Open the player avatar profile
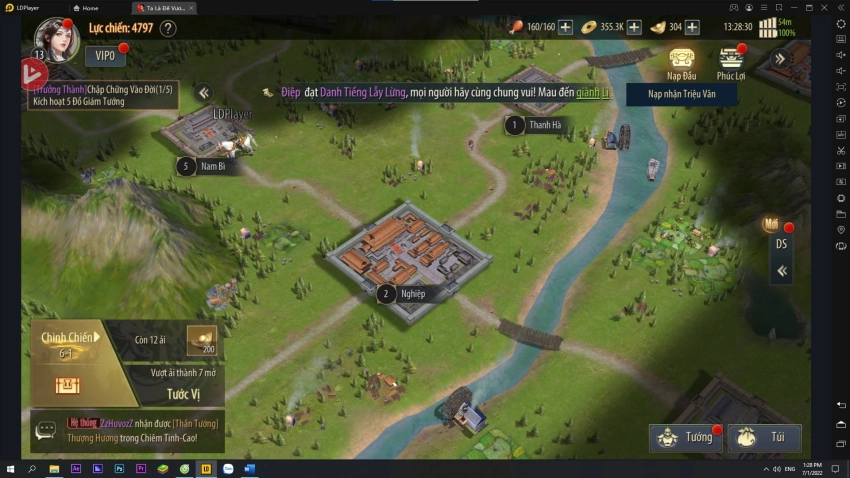 (56, 38)
